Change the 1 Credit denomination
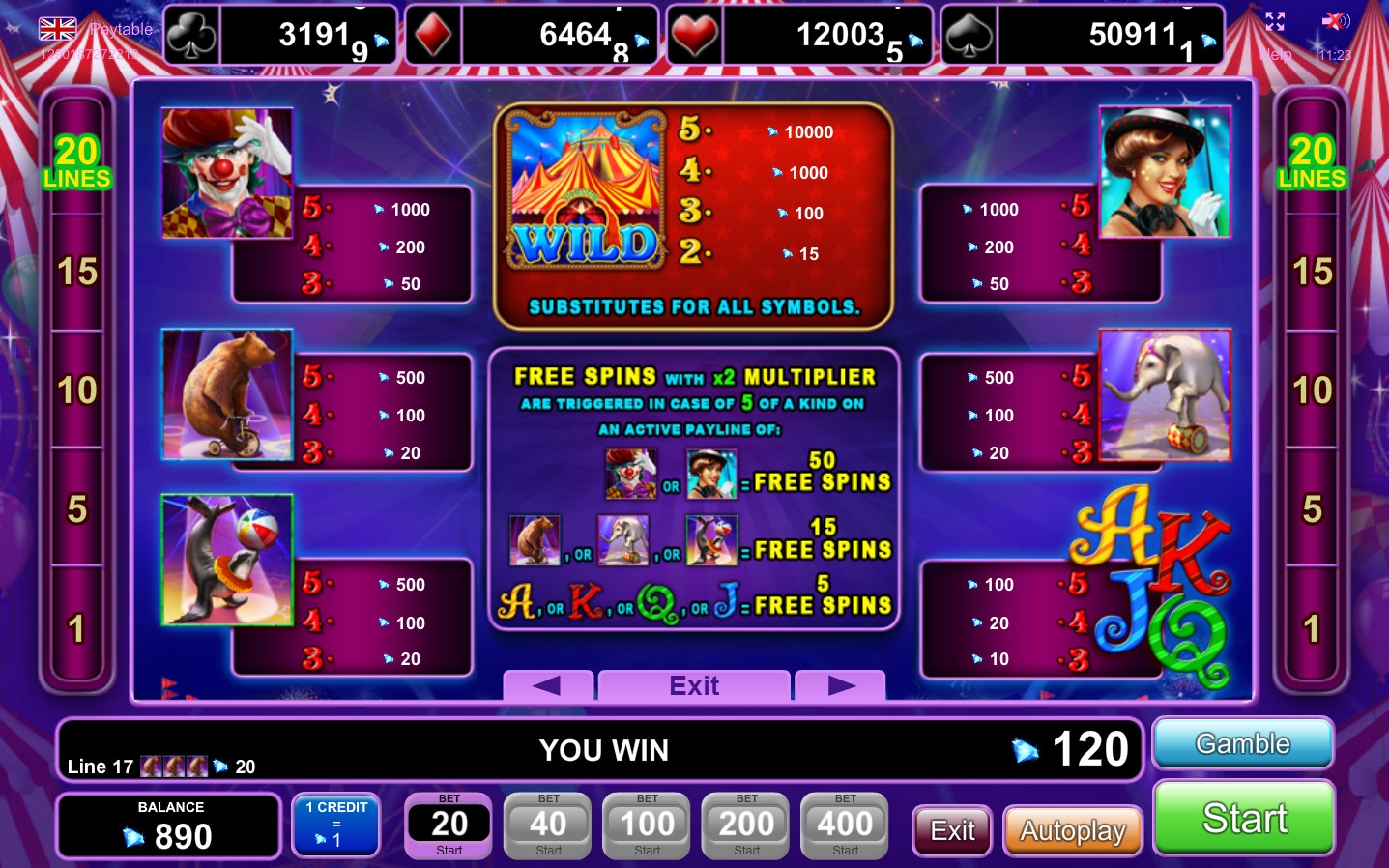 (335, 825)
